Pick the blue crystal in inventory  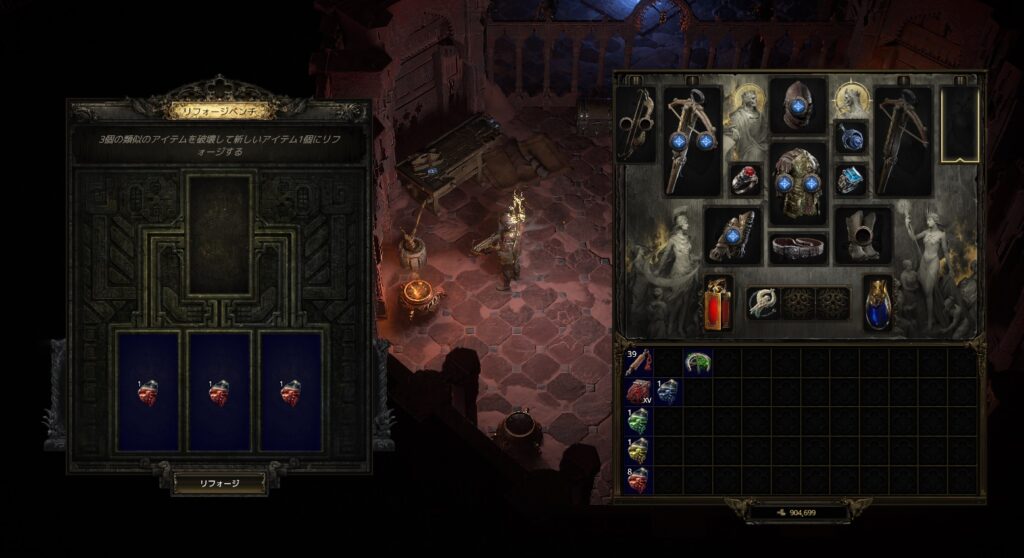click(x=667, y=391)
